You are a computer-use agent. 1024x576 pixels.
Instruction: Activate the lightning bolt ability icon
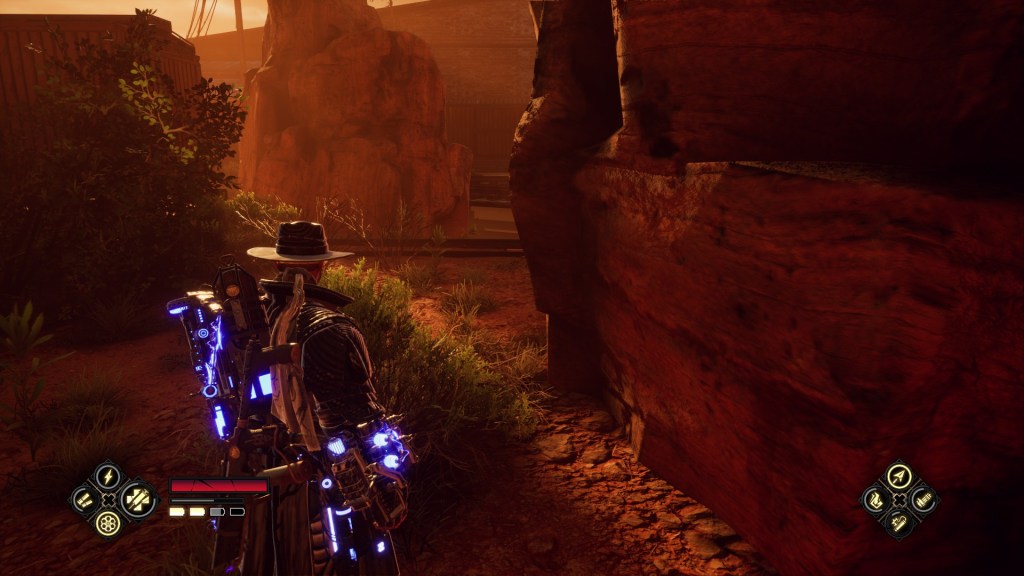coord(108,476)
